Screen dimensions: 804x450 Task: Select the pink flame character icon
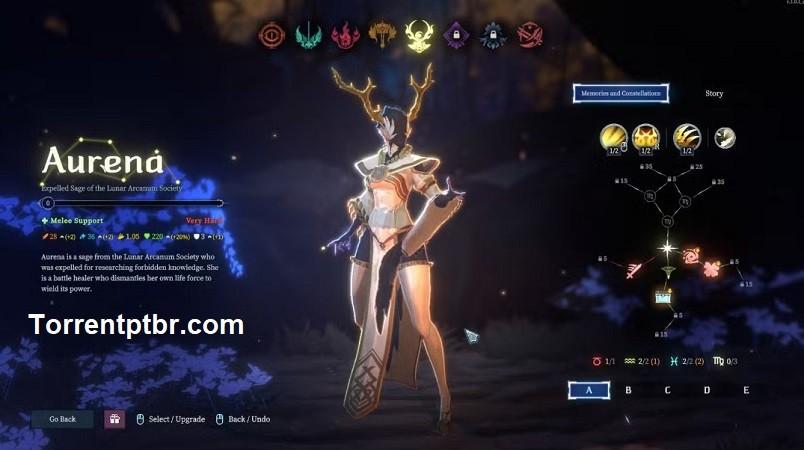pos(346,36)
